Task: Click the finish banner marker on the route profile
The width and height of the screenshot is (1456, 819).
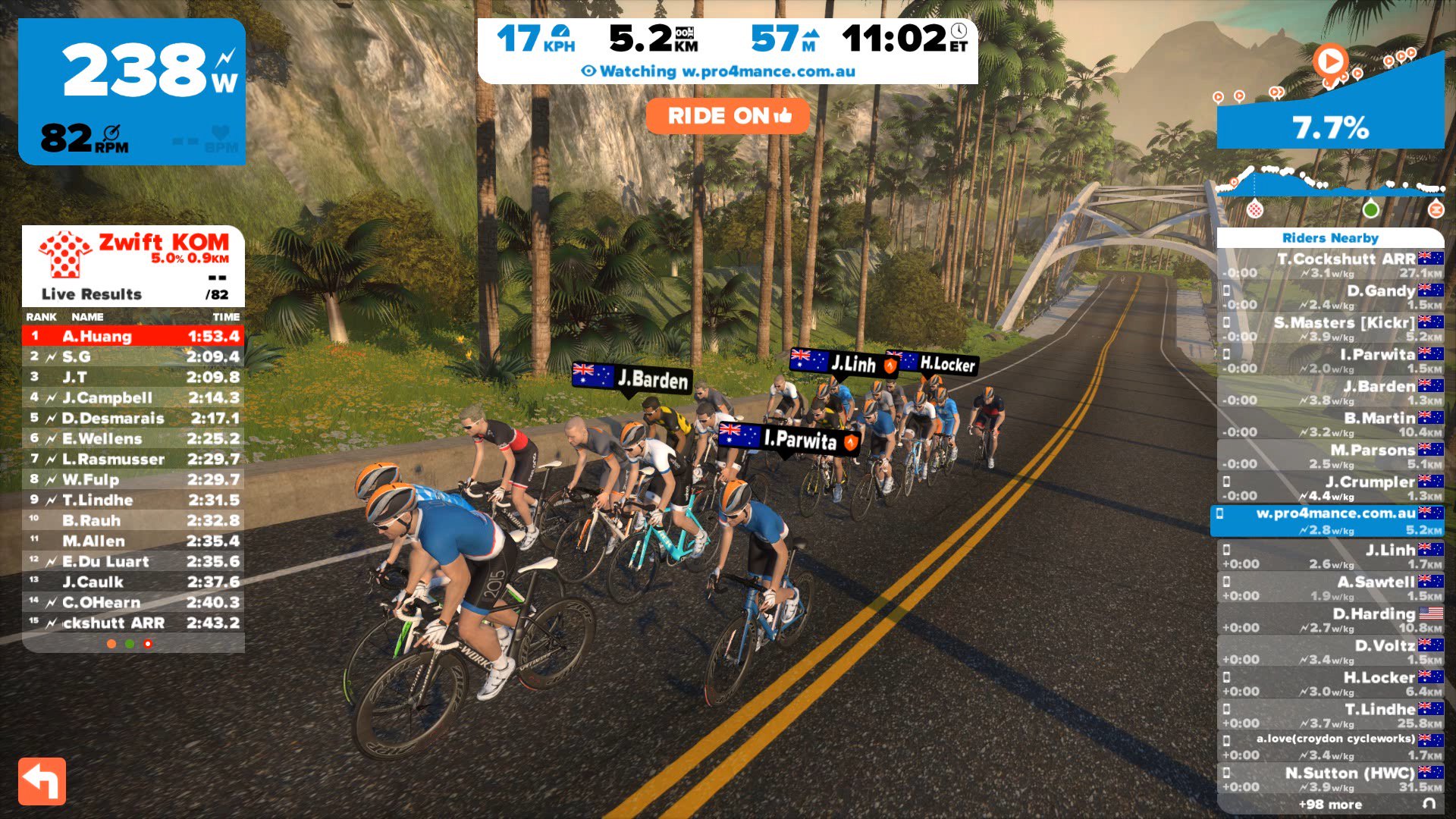Action: tap(1436, 210)
